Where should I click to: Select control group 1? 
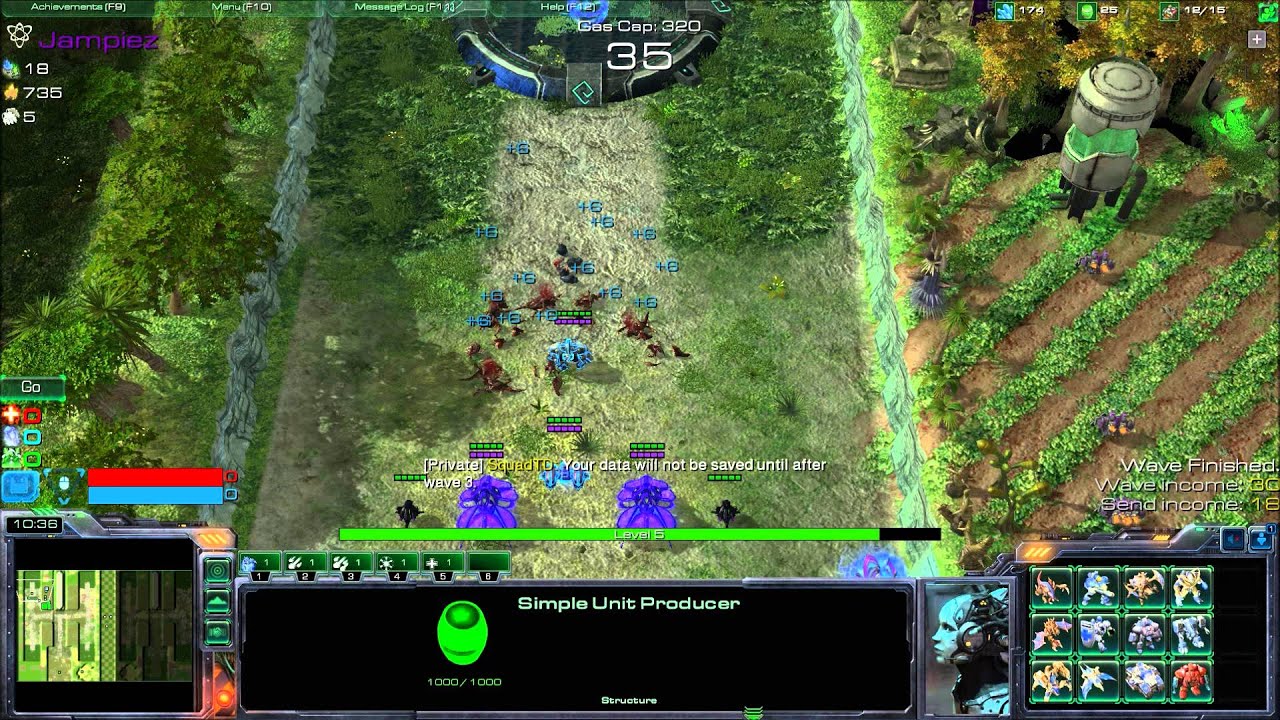pyautogui.click(x=260, y=564)
